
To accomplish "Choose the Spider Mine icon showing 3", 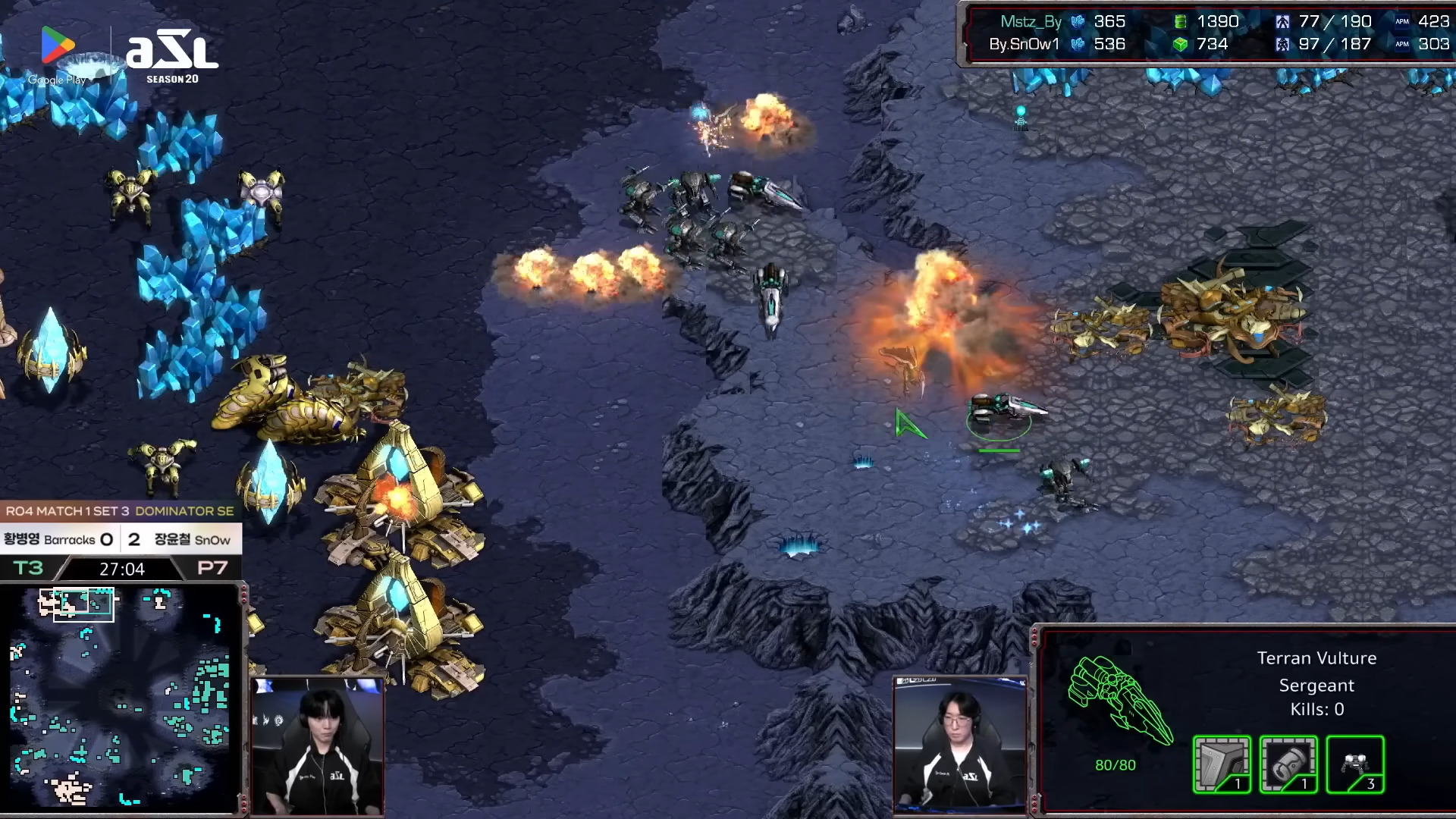I will pyautogui.click(x=1354, y=764).
